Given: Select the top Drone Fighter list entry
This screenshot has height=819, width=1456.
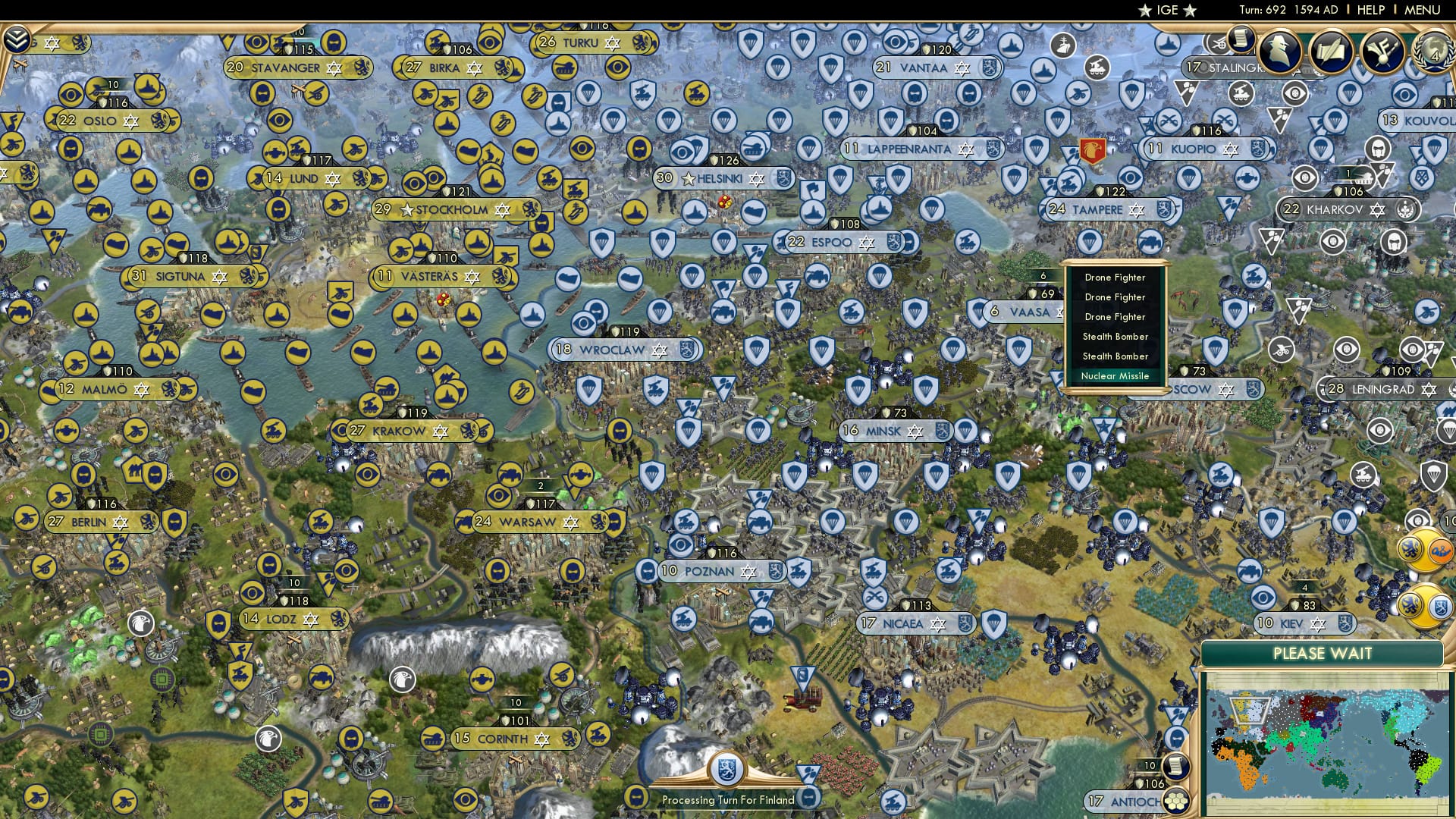Looking at the screenshot, I should click(1116, 278).
